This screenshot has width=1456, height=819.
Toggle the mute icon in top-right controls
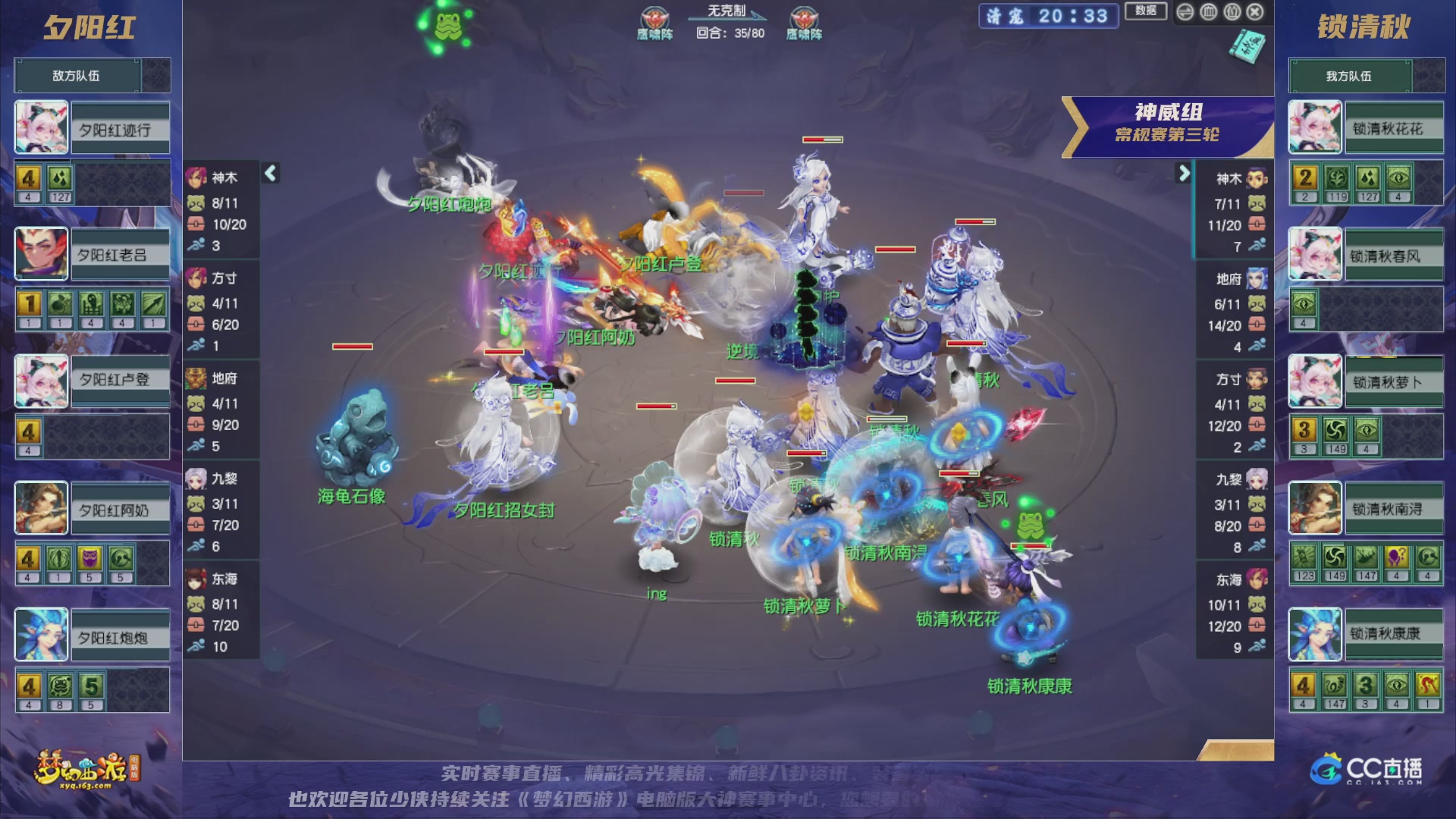(x=1232, y=12)
